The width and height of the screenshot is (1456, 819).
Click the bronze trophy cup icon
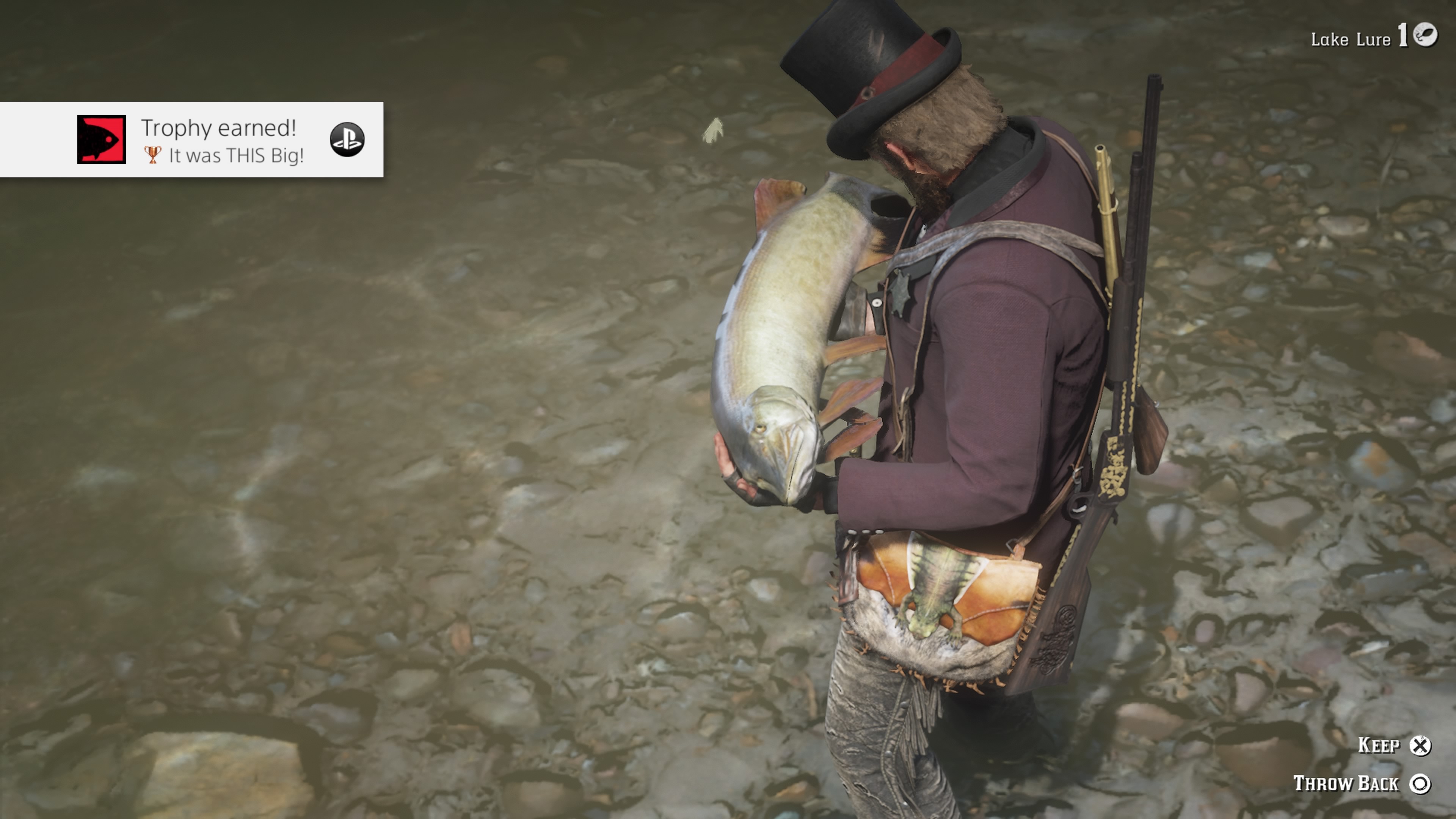click(x=154, y=157)
